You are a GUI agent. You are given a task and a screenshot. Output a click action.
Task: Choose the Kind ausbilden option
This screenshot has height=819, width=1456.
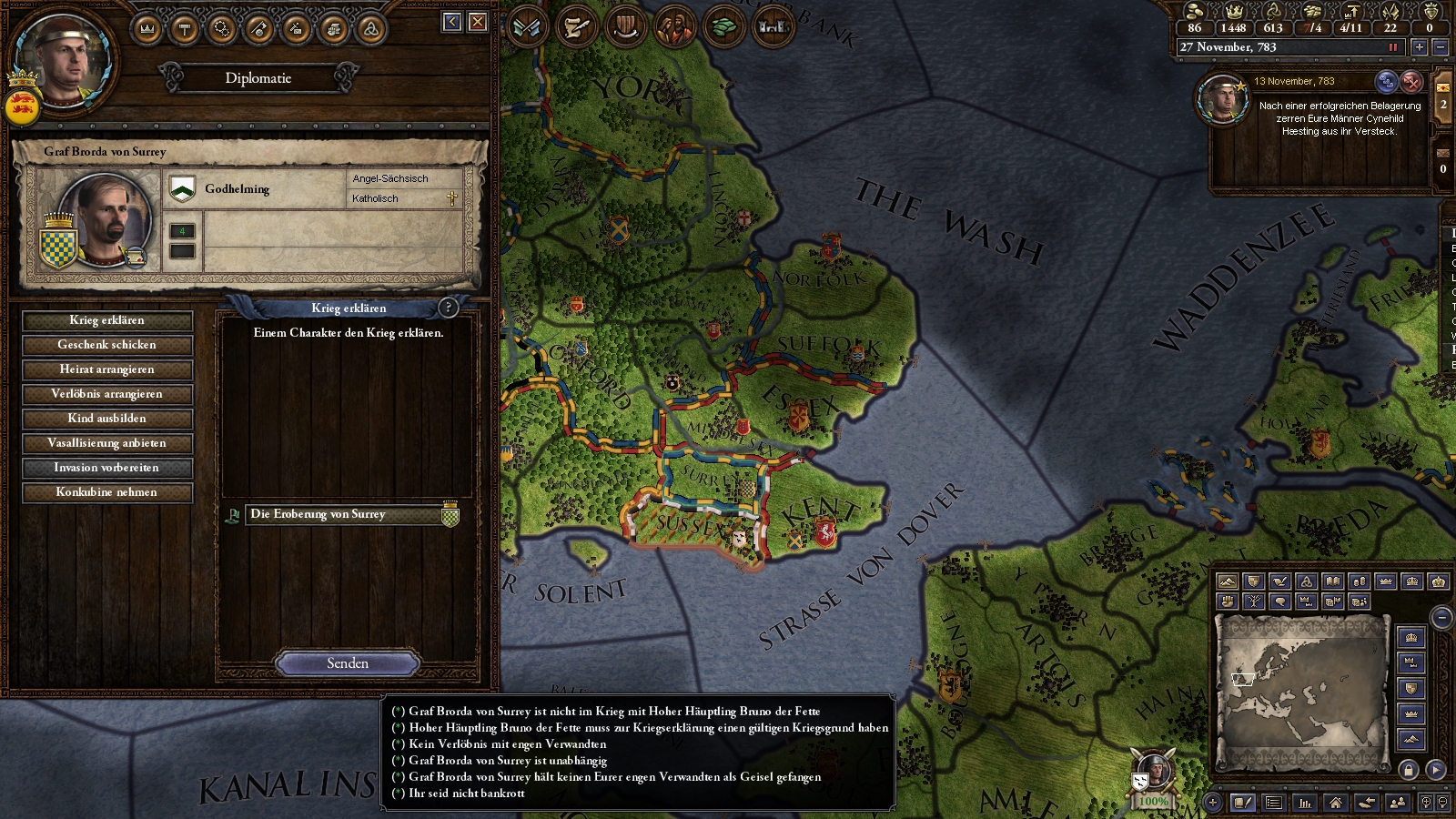point(106,419)
